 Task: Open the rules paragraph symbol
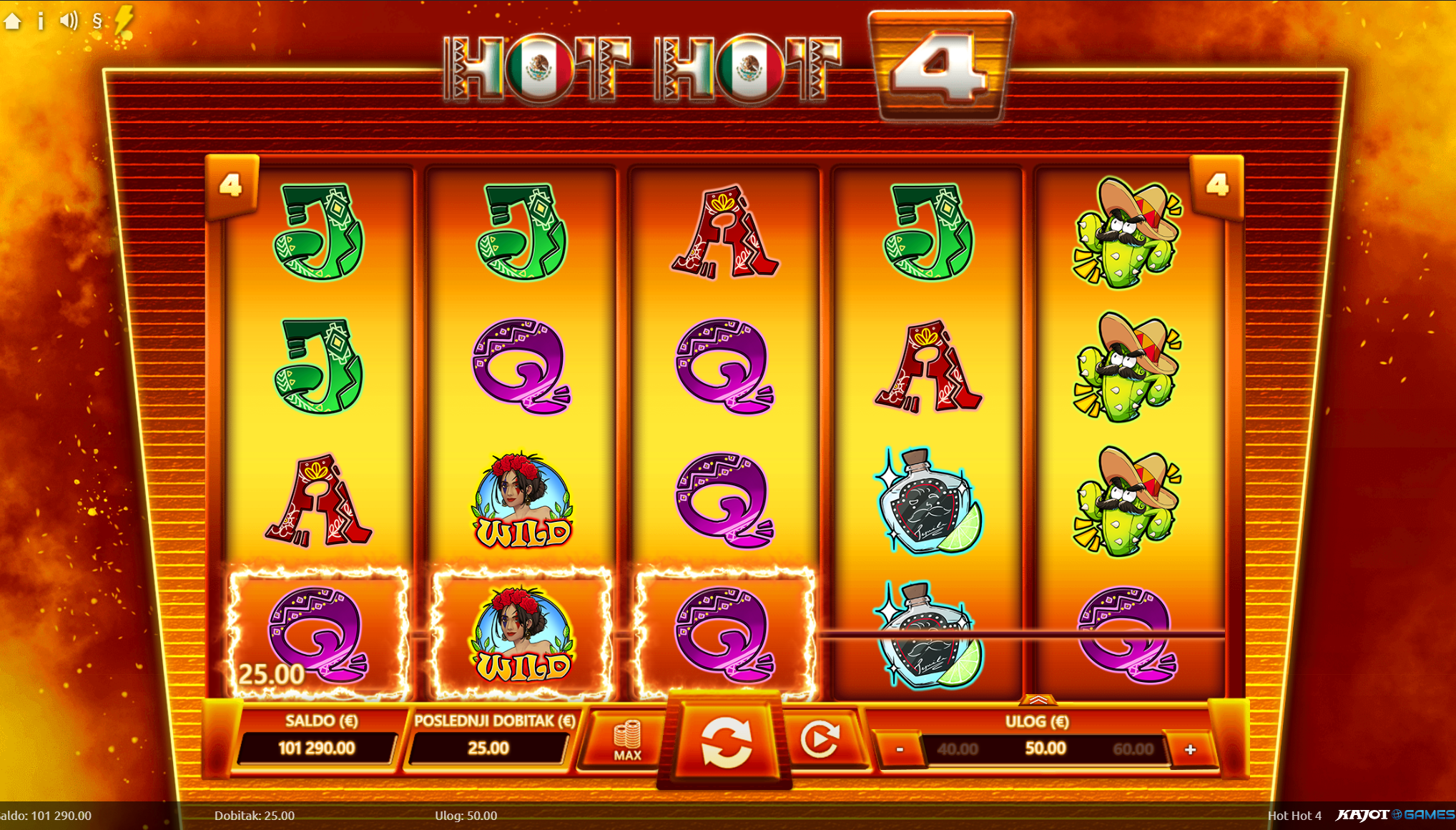coord(97,21)
